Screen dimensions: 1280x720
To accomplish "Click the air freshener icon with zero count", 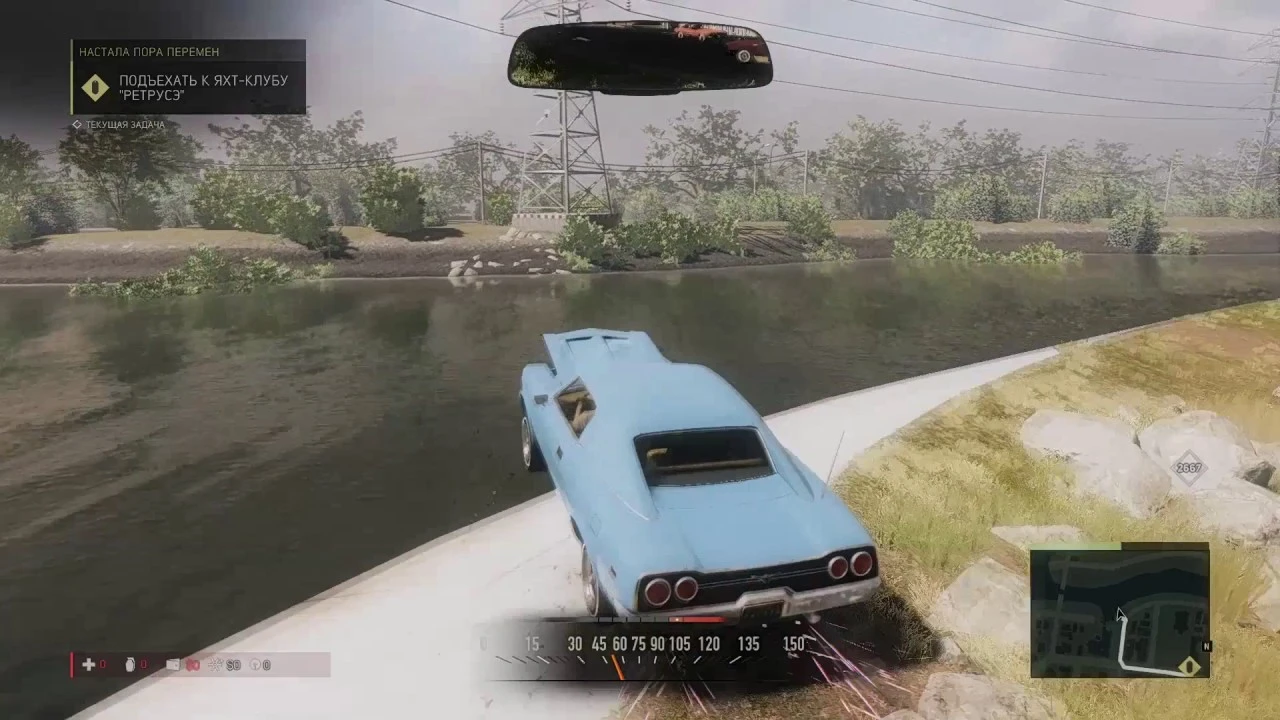I will point(255,664).
